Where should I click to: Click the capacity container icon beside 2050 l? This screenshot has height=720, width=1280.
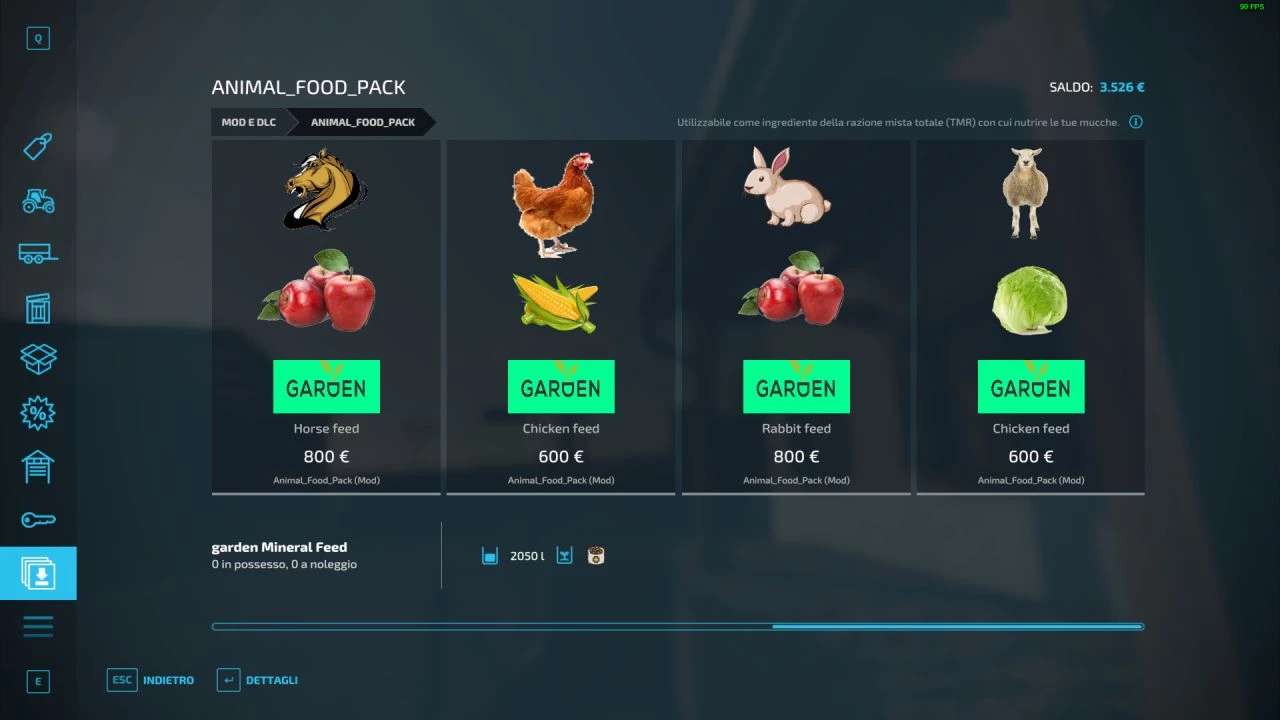(x=489, y=554)
